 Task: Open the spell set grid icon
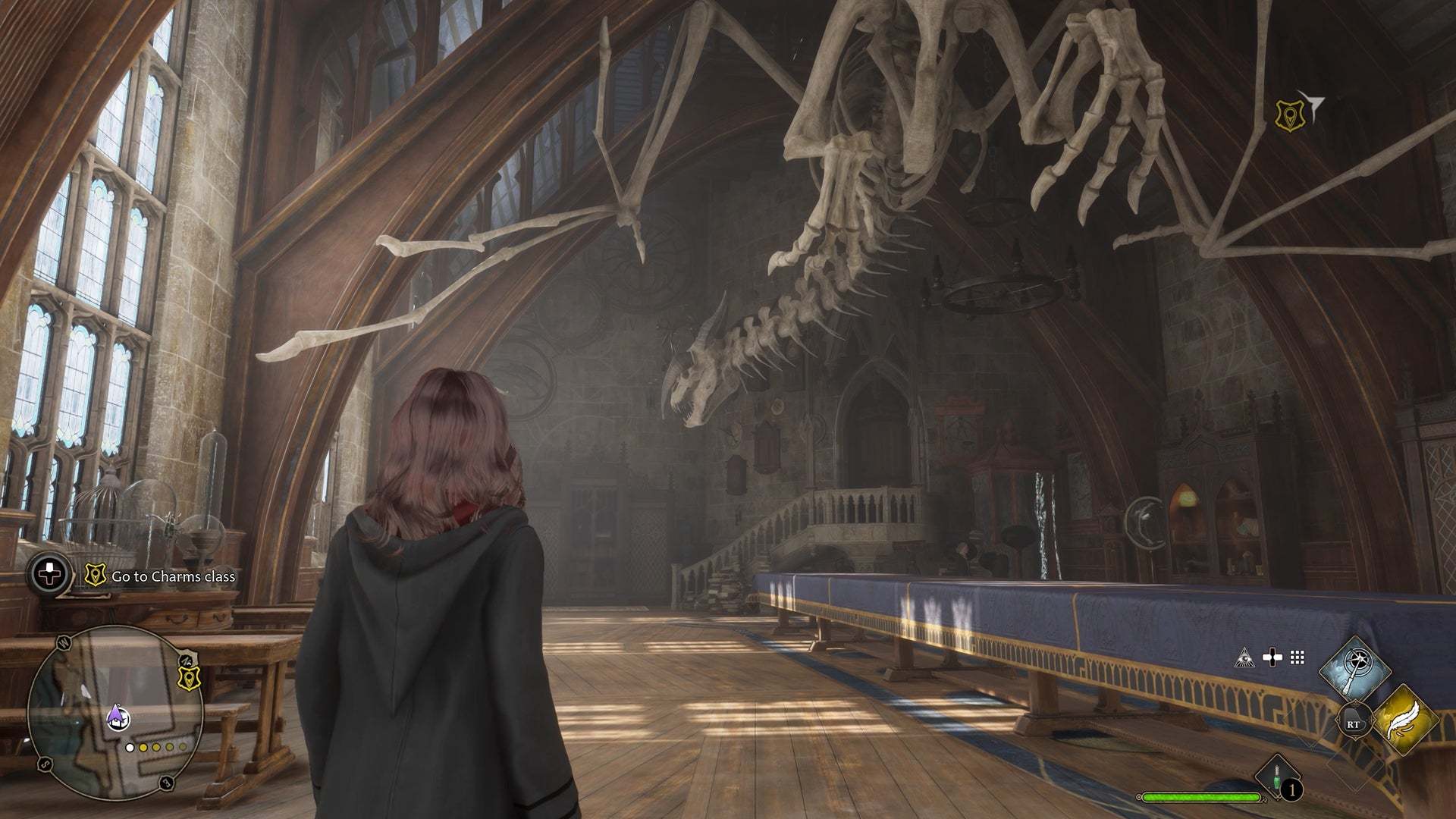[x=1298, y=657]
